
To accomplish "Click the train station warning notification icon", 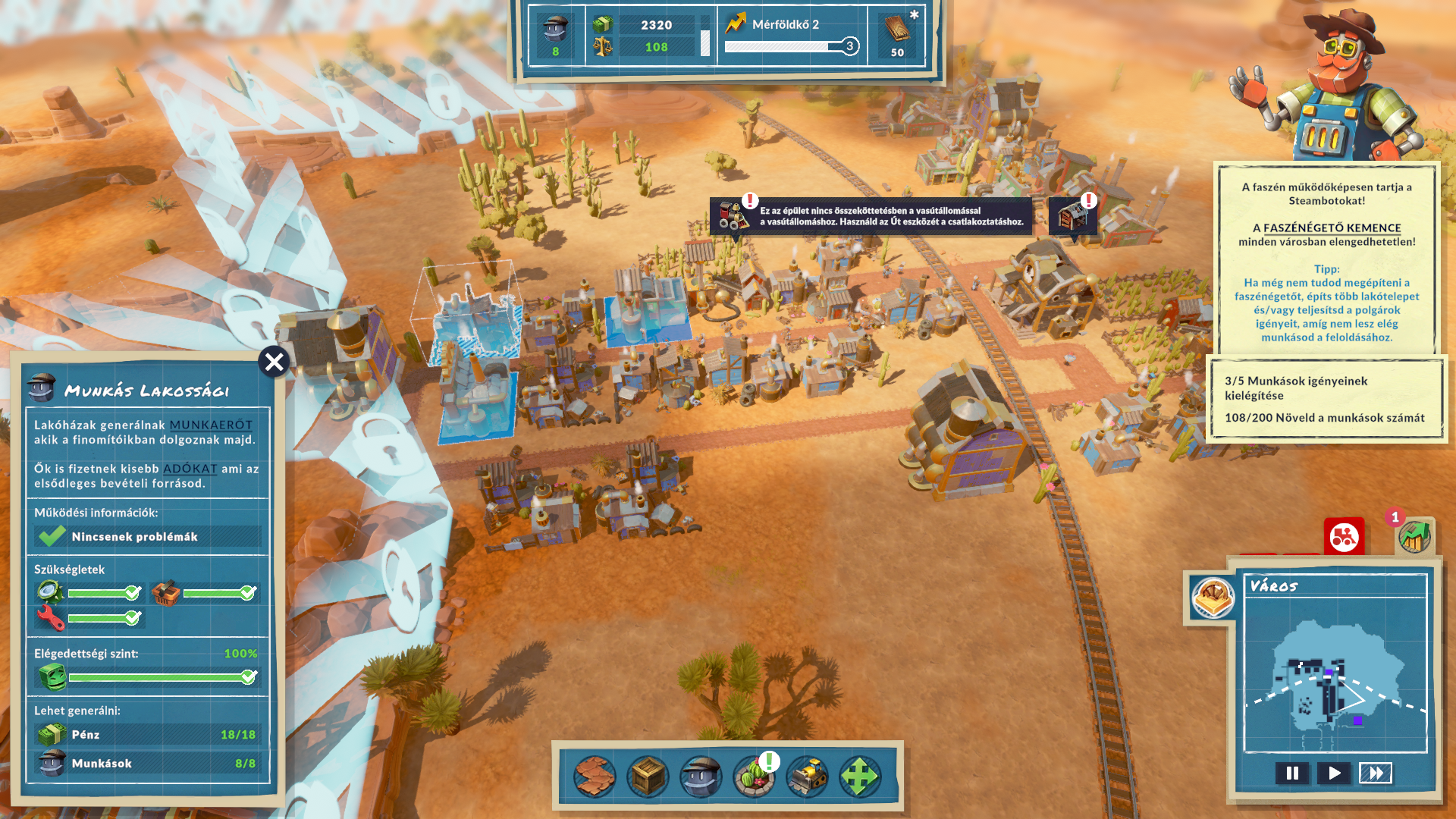I will point(734,215).
